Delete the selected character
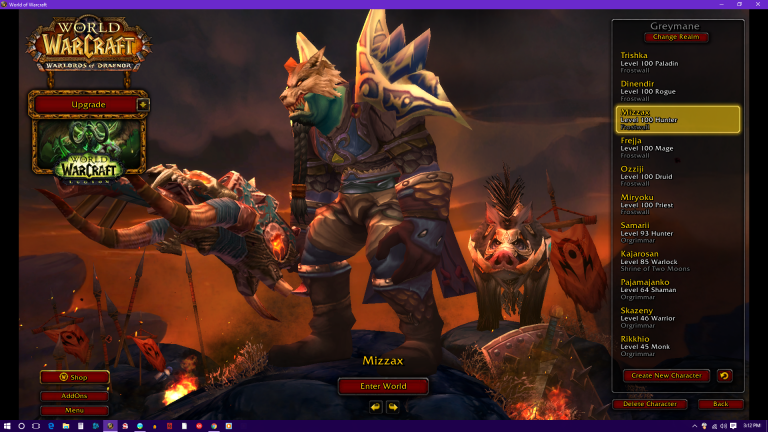Screen dimensions: 768x432 tap(650, 404)
